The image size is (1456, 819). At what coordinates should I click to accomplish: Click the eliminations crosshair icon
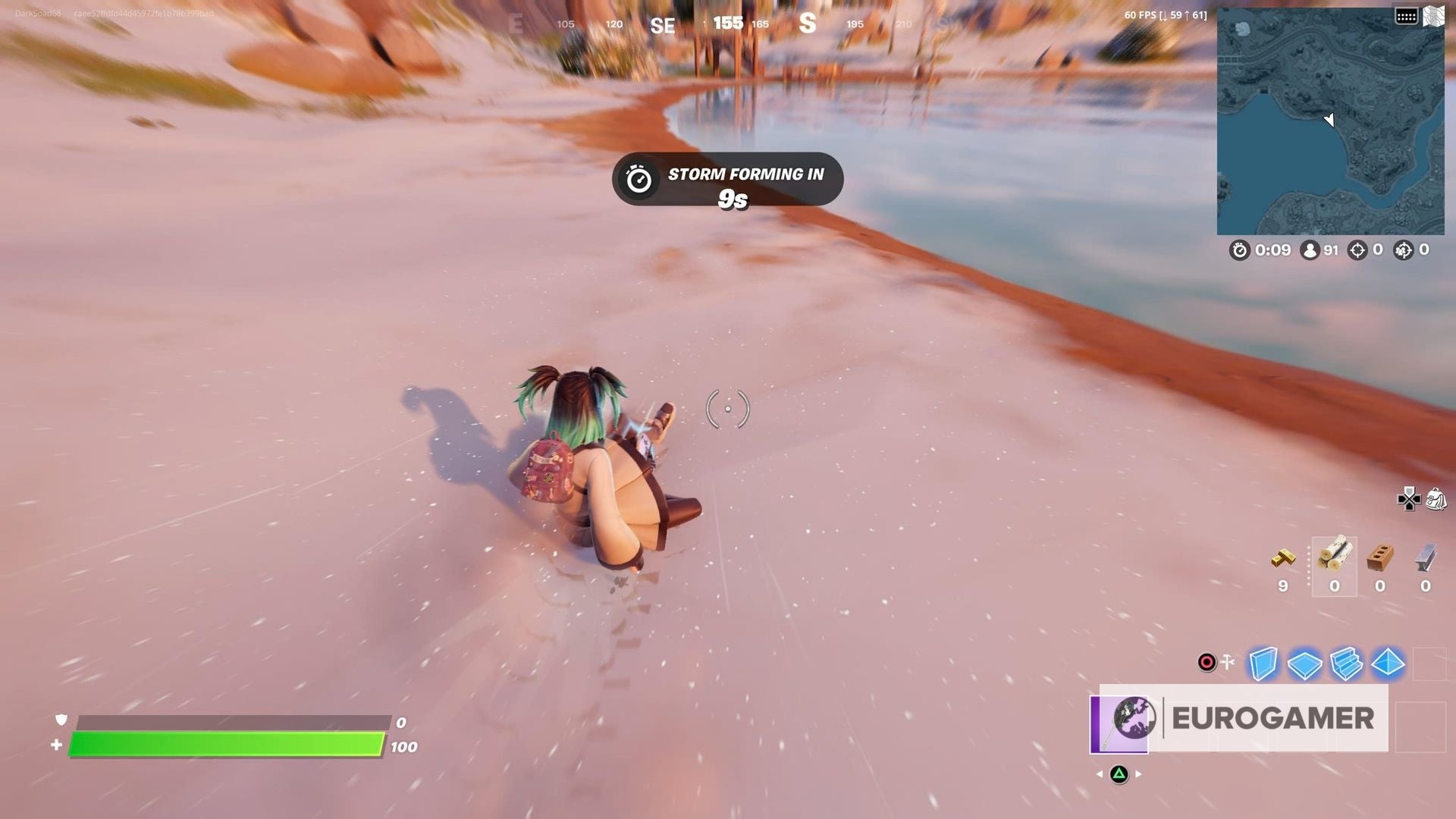[1357, 250]
